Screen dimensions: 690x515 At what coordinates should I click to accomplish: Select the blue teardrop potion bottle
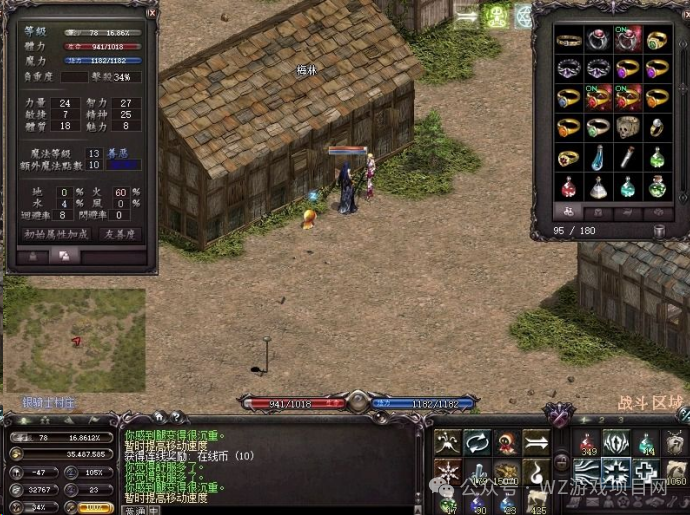pos(597,157)
